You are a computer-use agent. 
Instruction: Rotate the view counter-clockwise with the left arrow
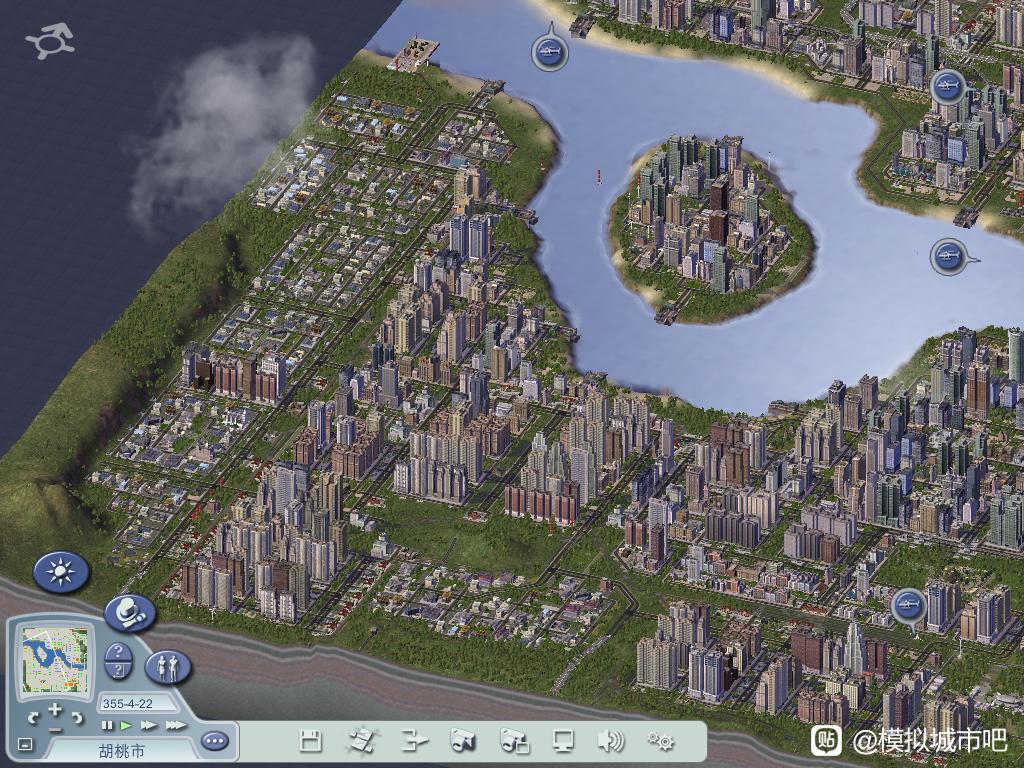33,717
